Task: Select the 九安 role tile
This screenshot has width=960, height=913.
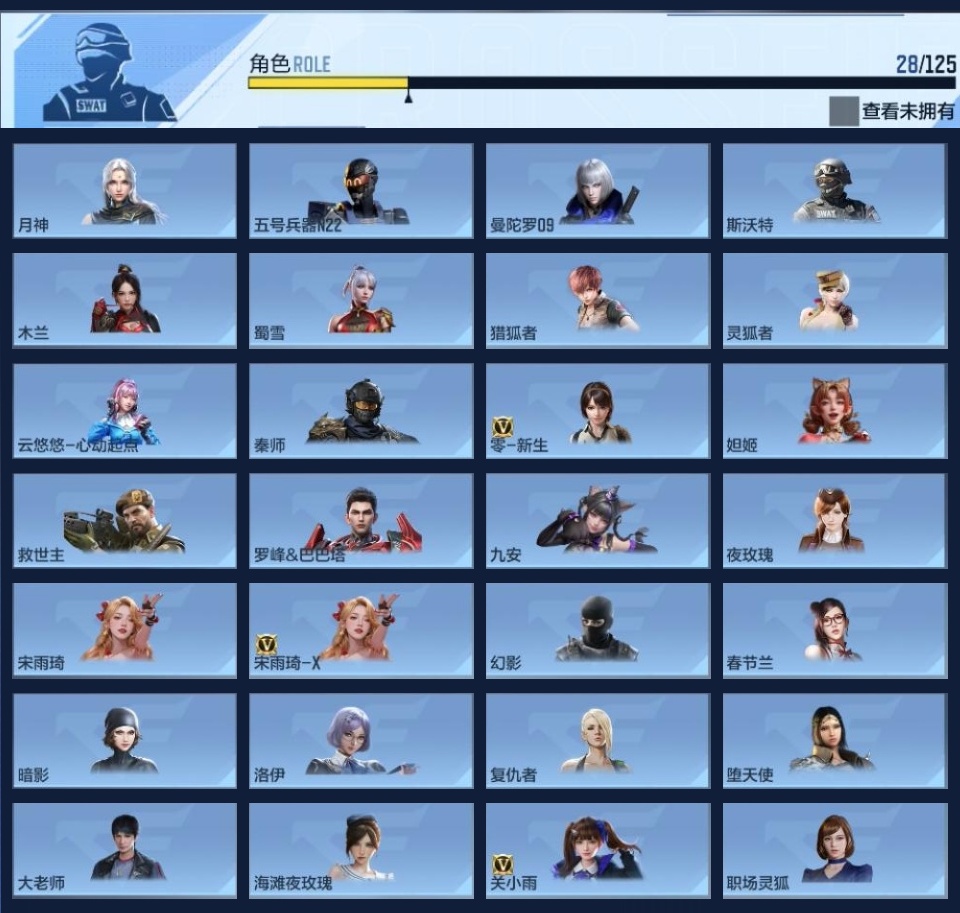Action: tap(598, 520)
